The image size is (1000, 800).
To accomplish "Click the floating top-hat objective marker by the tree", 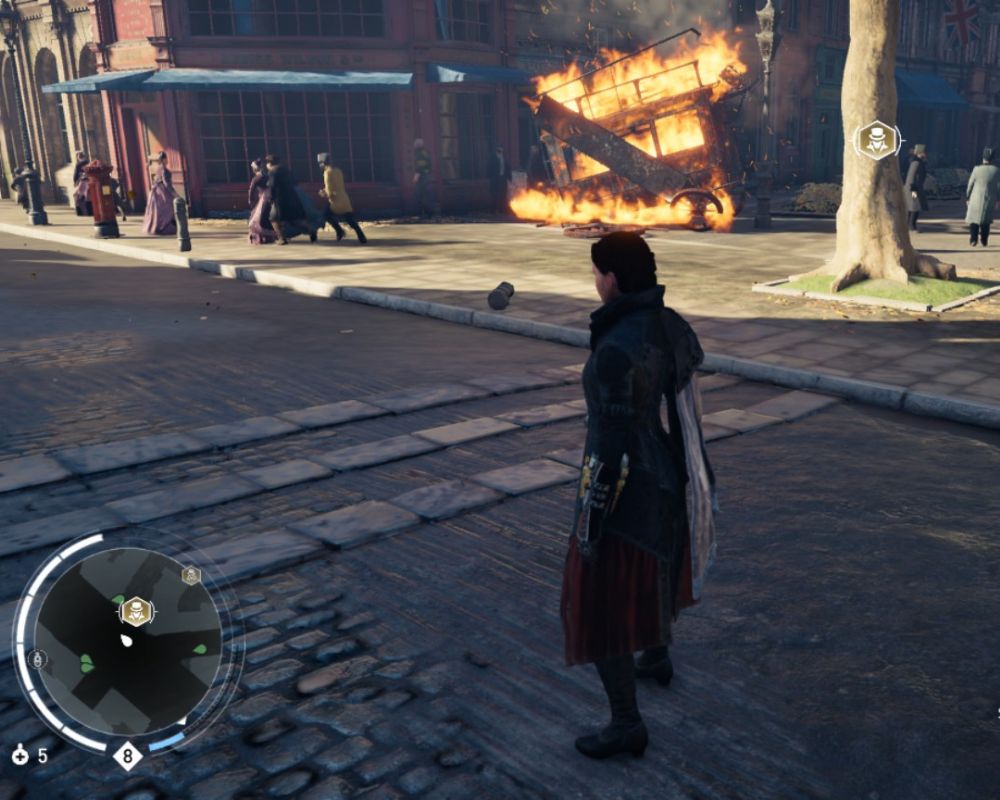I will (x=877, y=140).
